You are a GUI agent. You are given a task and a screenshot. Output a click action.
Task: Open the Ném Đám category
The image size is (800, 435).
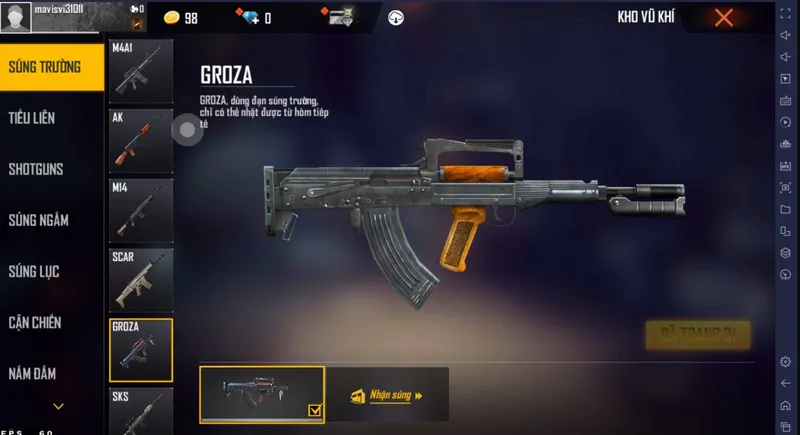point(33,374)
